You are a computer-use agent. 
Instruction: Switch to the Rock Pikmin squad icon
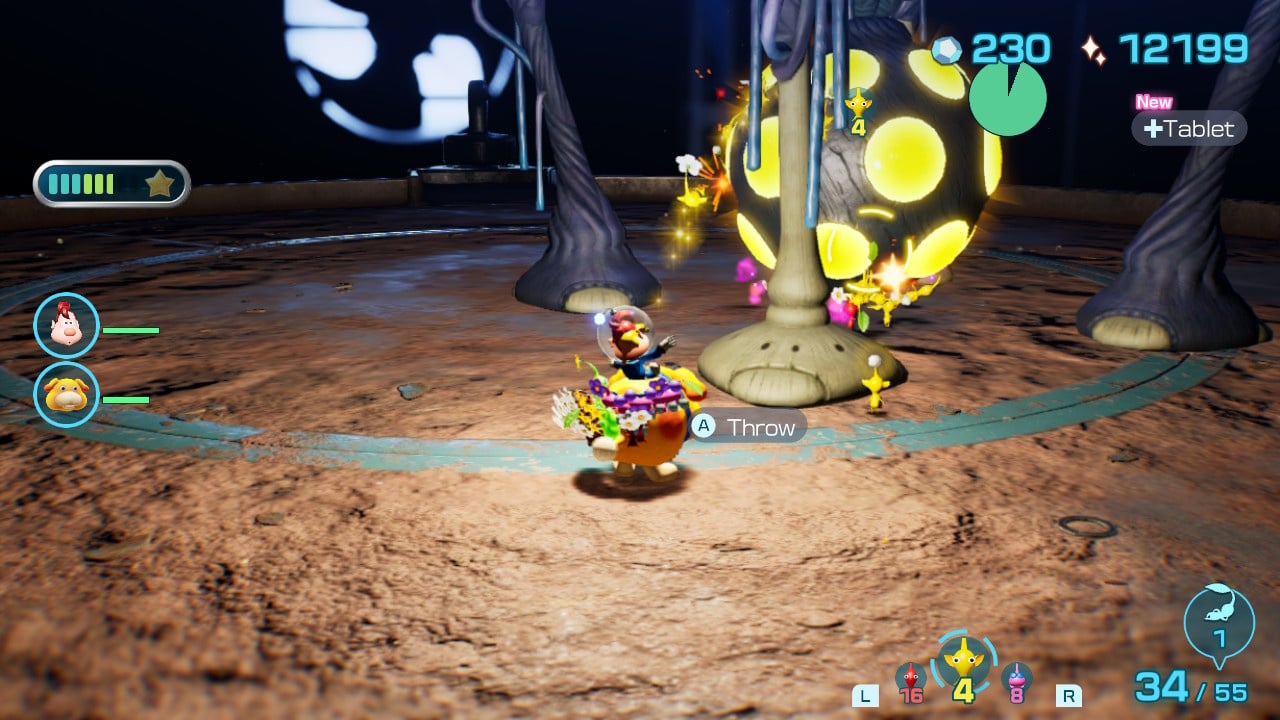coord(1016,679)
